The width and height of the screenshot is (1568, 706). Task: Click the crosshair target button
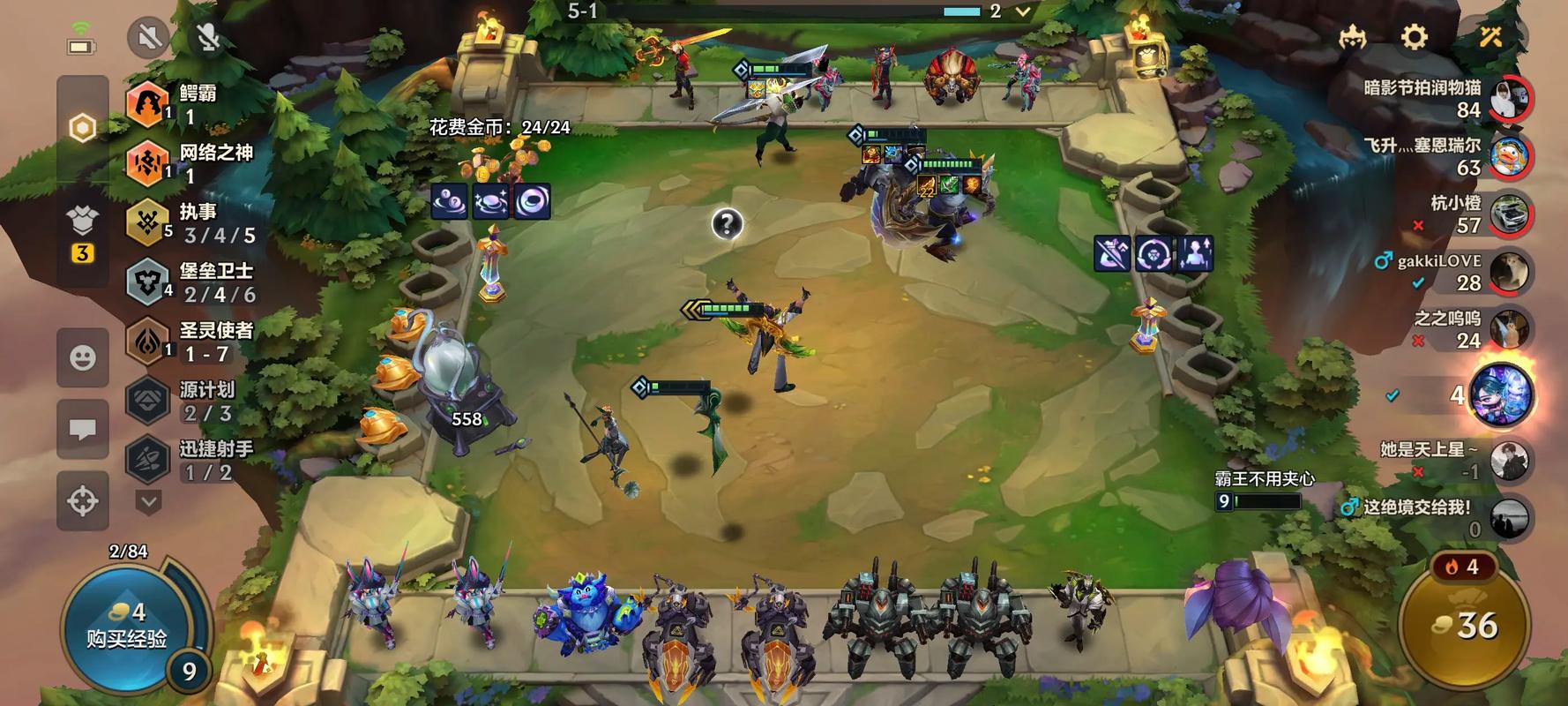point(83,500)
